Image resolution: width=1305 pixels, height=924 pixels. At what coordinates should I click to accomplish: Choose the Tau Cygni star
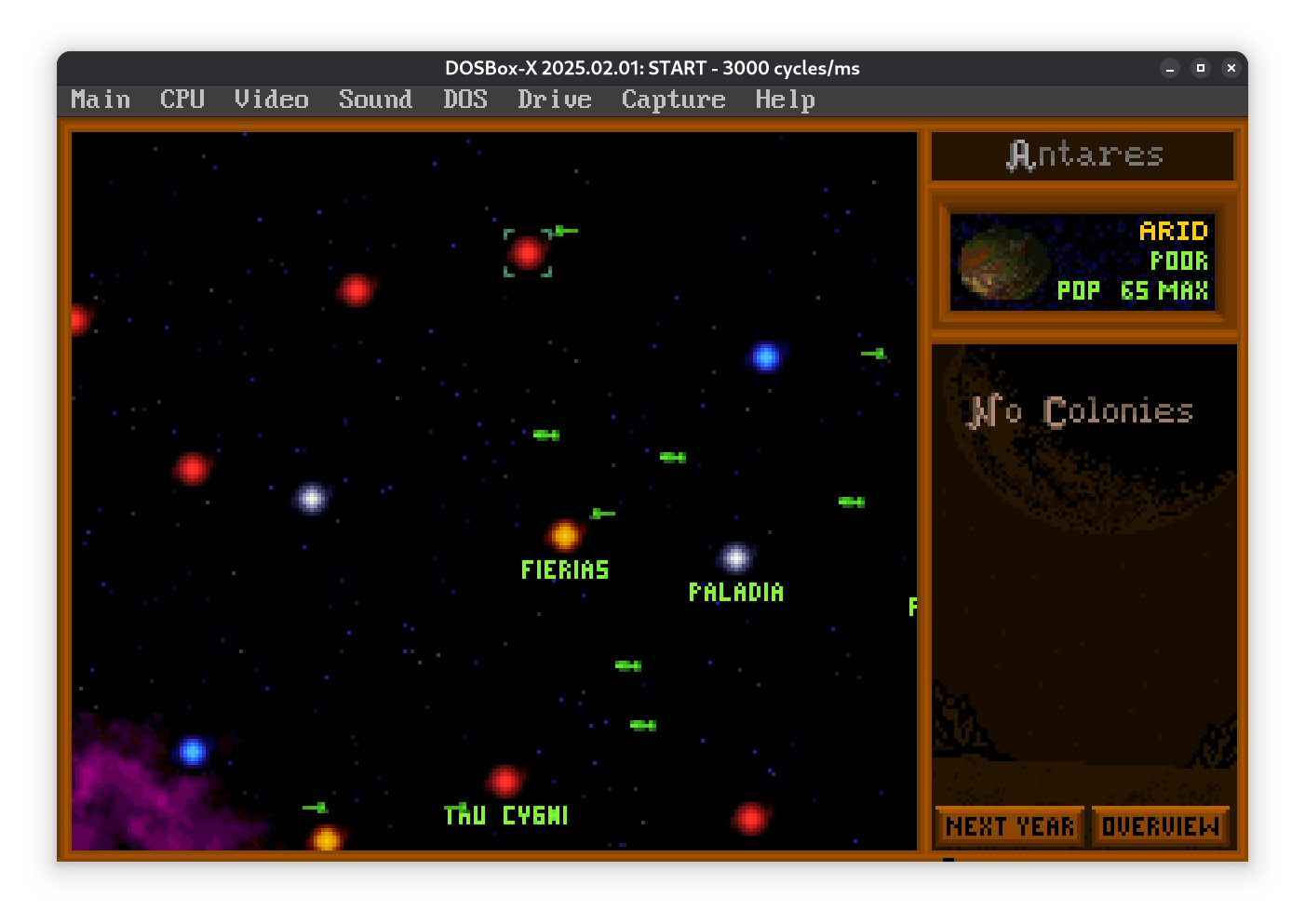coord(505,781)
